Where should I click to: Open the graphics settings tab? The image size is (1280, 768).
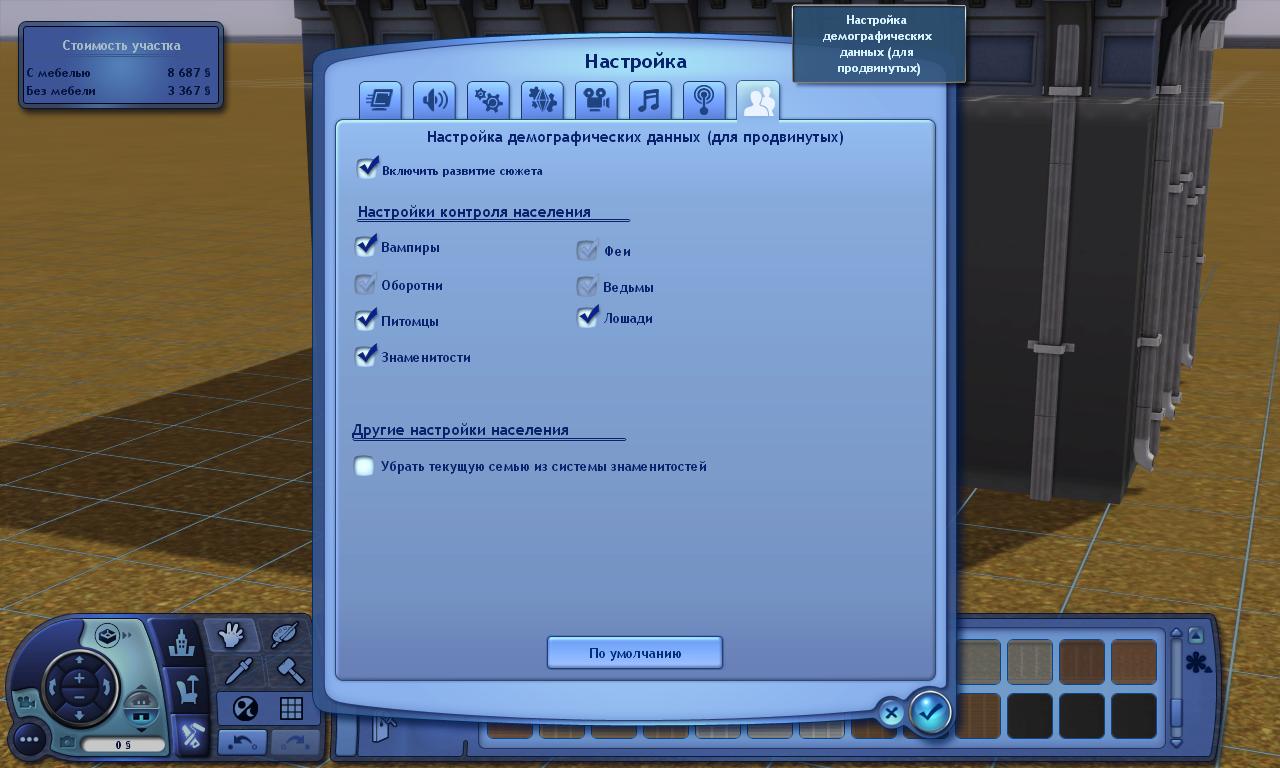pyautogui.click(x=380, y=99)
